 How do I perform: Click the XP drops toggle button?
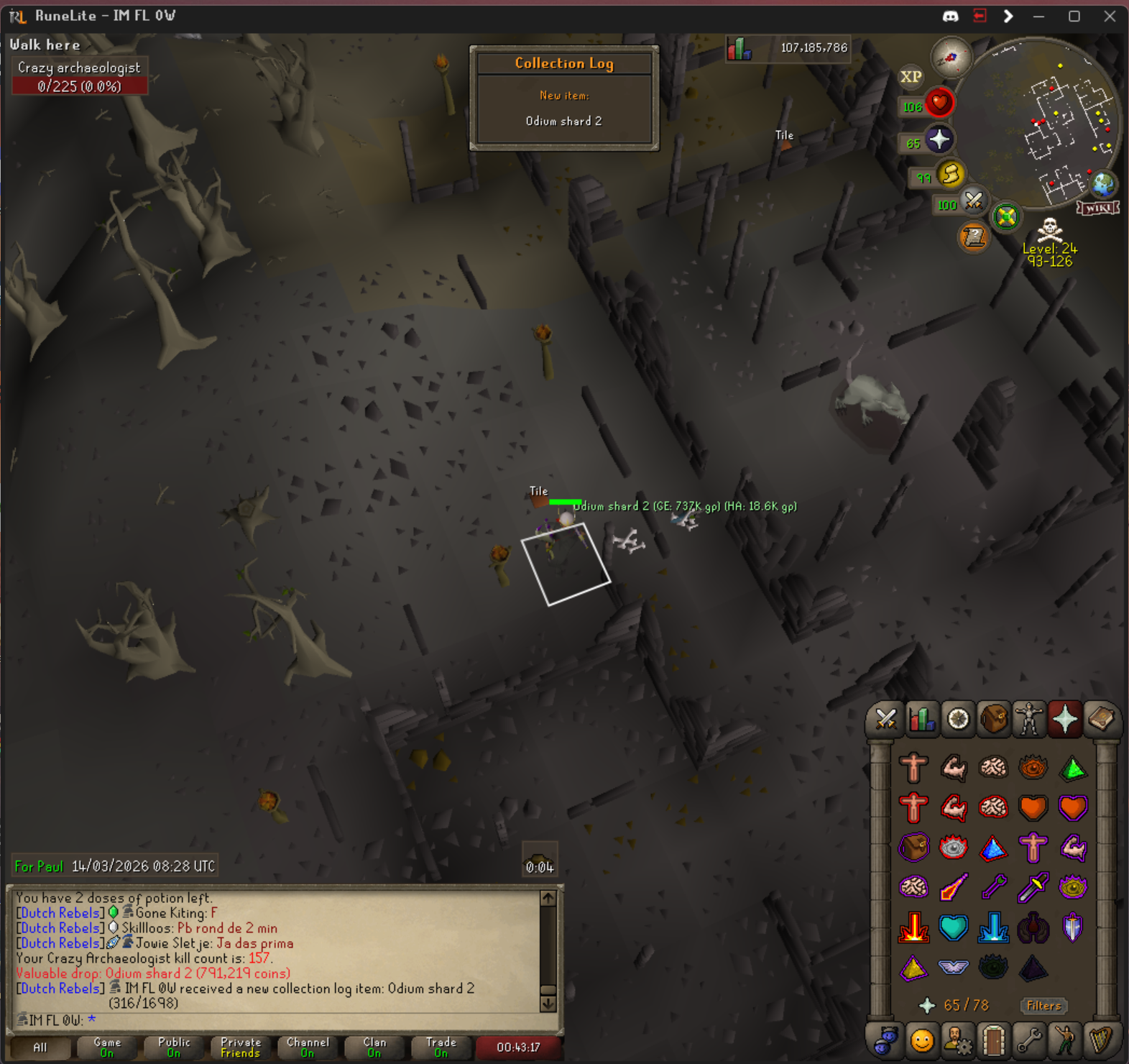click(x=911, y=77)
